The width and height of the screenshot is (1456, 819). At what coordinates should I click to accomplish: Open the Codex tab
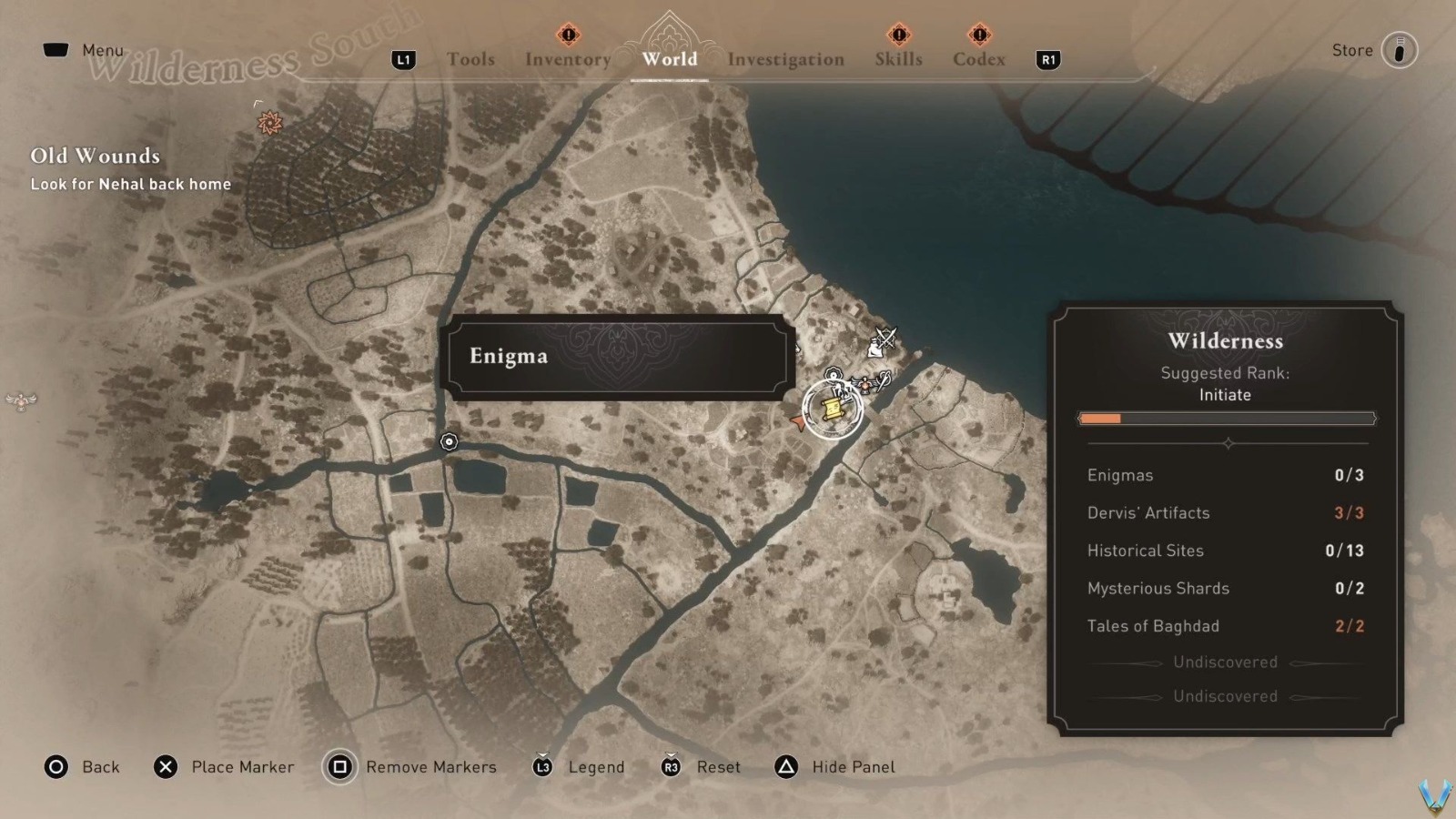click(x=978, y=59)
